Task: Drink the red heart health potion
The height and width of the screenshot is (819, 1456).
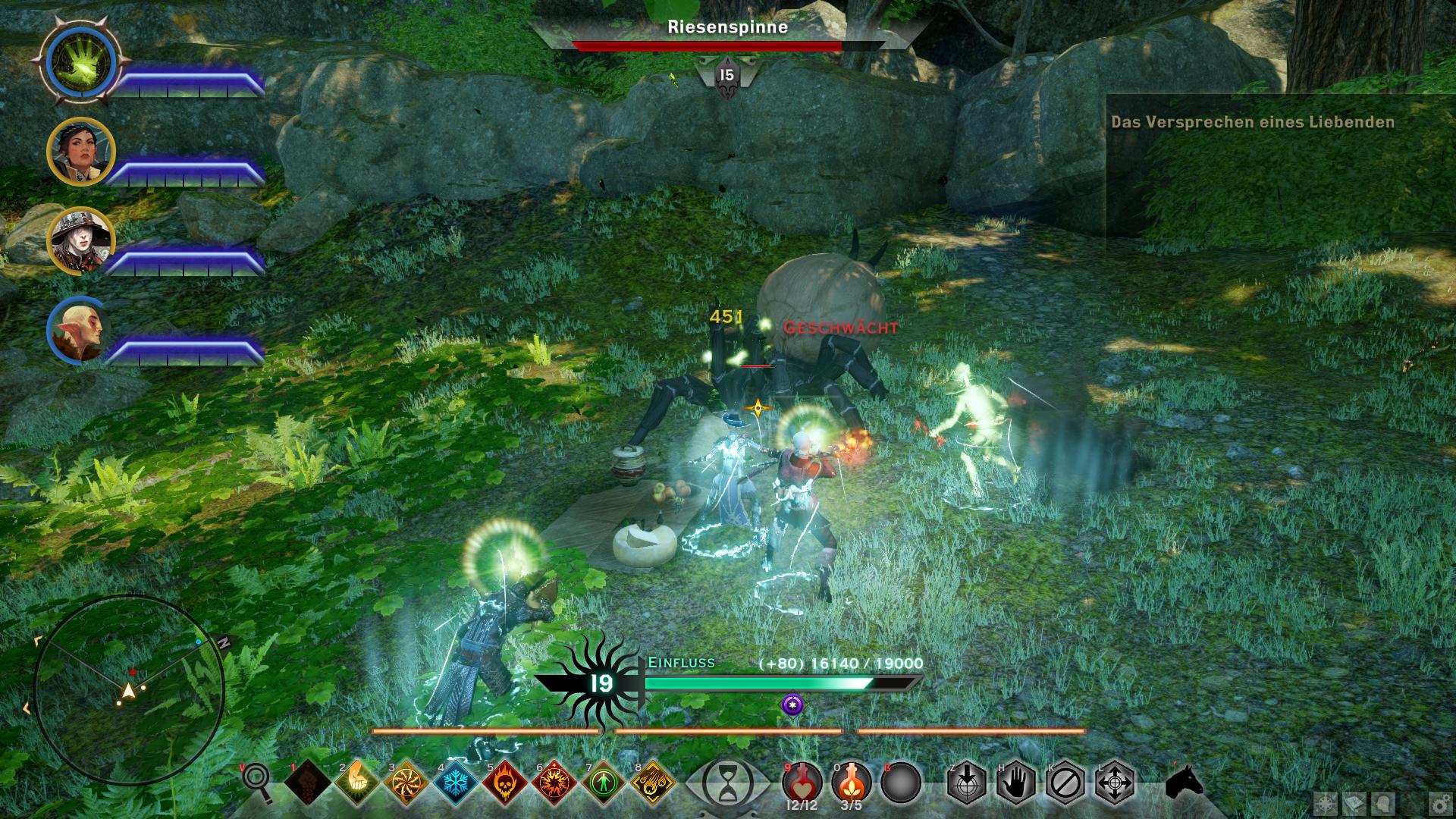Action: click(802, 781)
